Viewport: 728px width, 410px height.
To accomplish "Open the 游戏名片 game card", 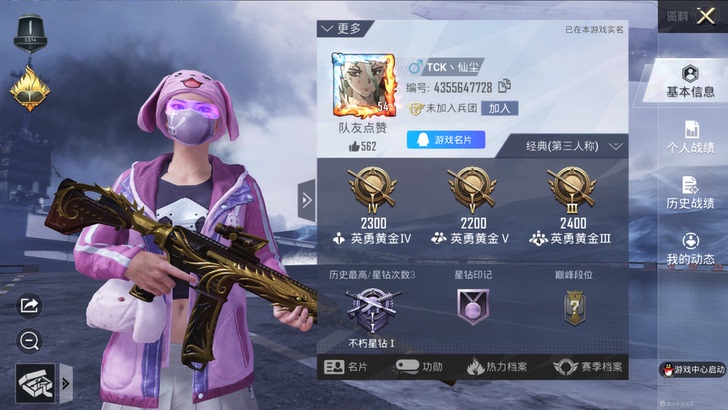I will [445, 140].
